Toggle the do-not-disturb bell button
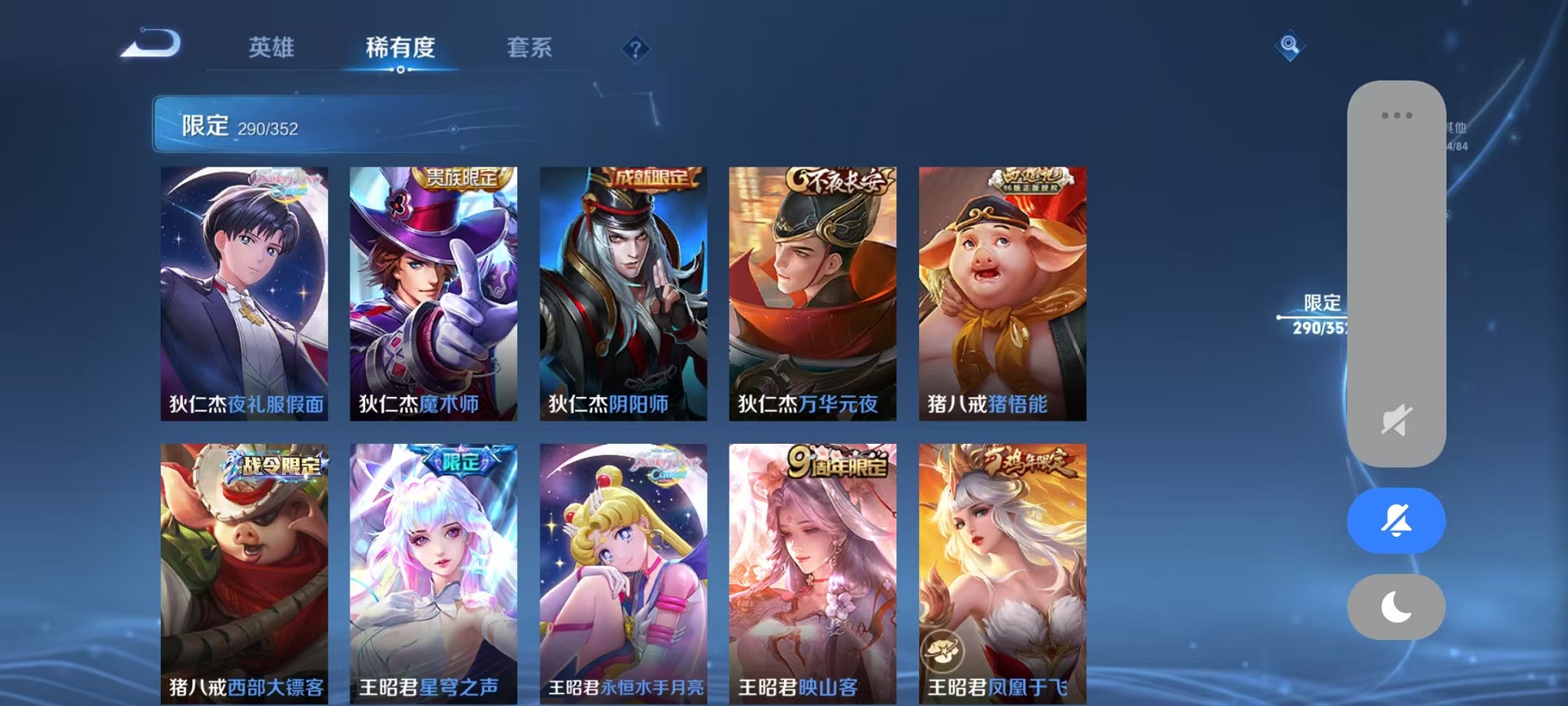The image size is (1568, 706). tap(1394, 520)
